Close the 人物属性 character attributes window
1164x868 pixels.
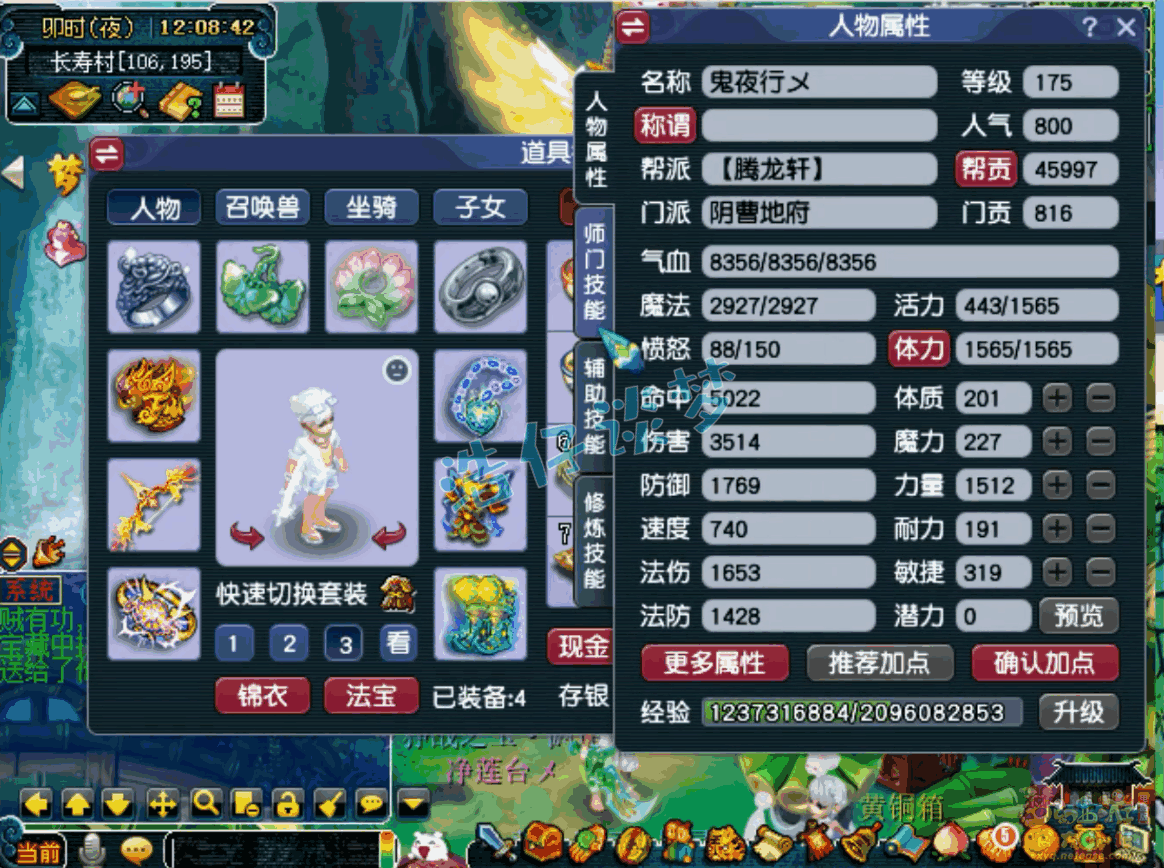(x=1127, y=27)
